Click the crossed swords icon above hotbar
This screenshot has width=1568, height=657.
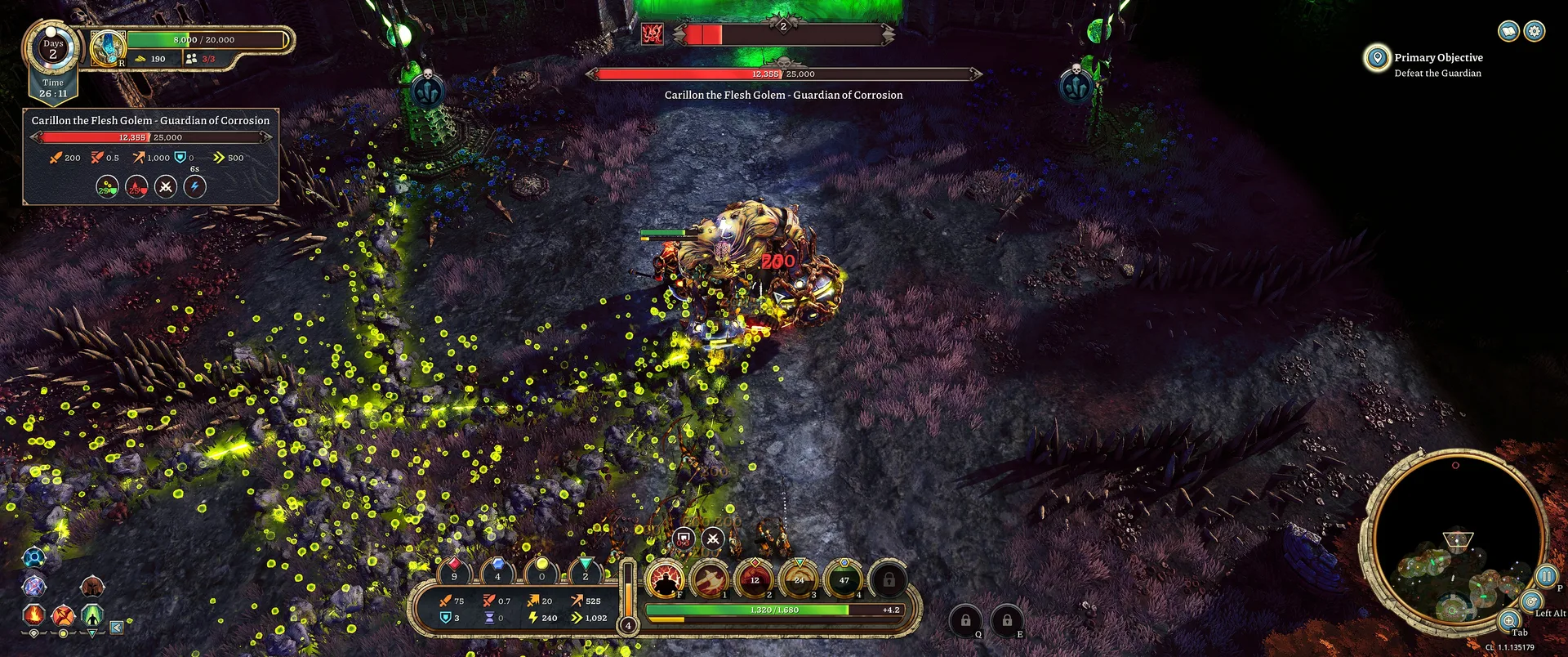tap(713, 538)
